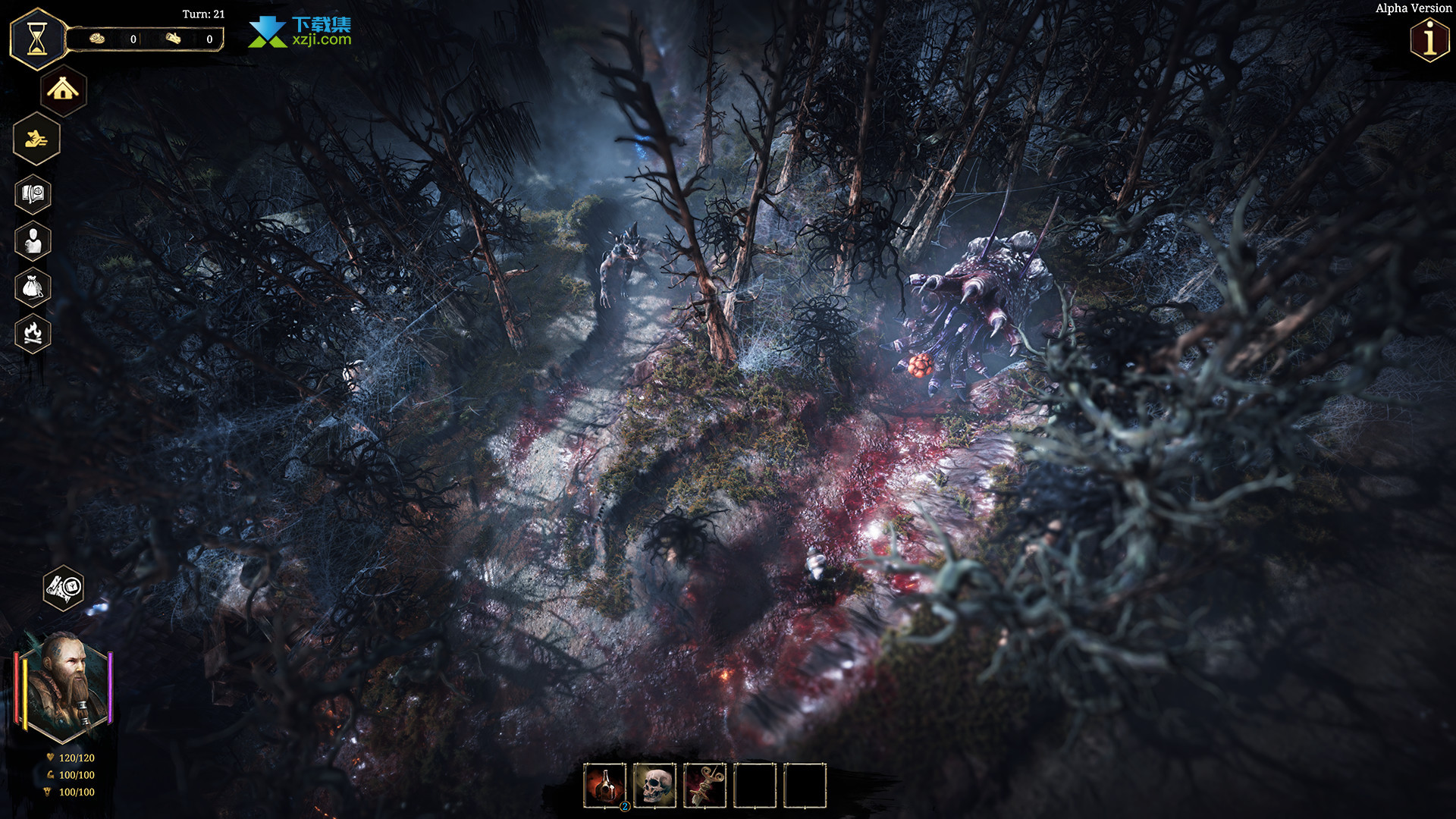Use the potion bottle hotbar slot
1456x819 pixels.
(605, 786)
